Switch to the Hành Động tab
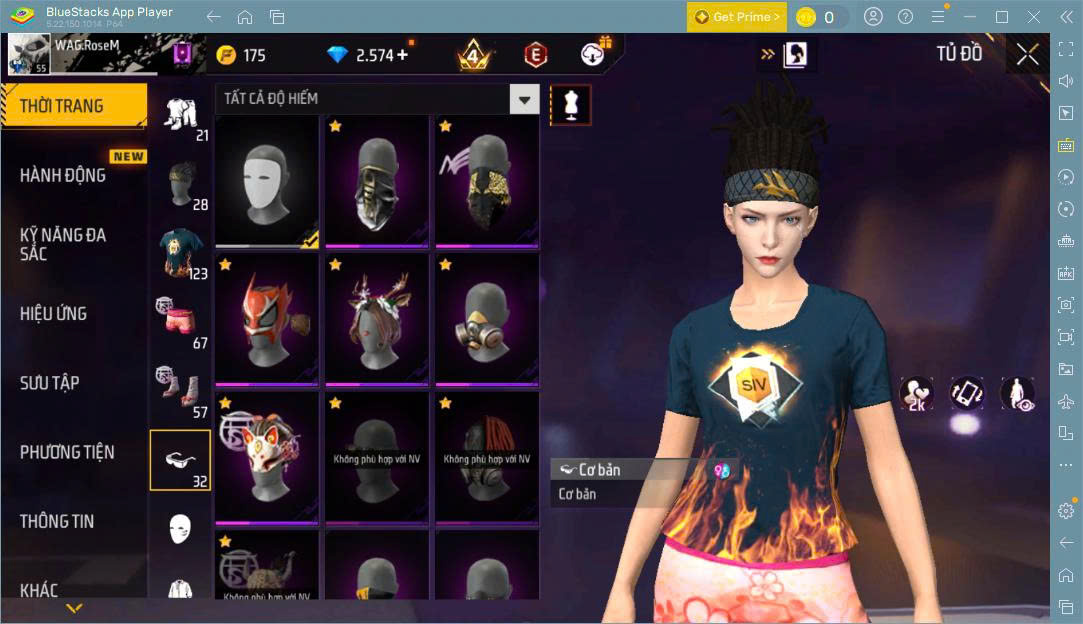The width and height of the screenshot is (1083, 624). click(63, 175)
